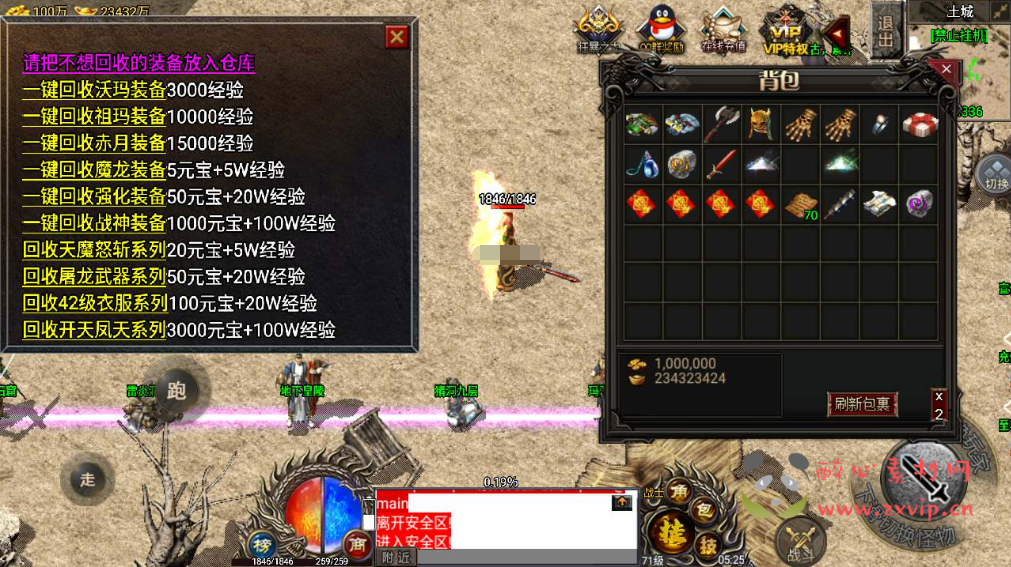The width and height of the screenshot is (1011, 567).
Task: Click the 刷新包裹 refresh bag button
Action: (x=862, y=404)
